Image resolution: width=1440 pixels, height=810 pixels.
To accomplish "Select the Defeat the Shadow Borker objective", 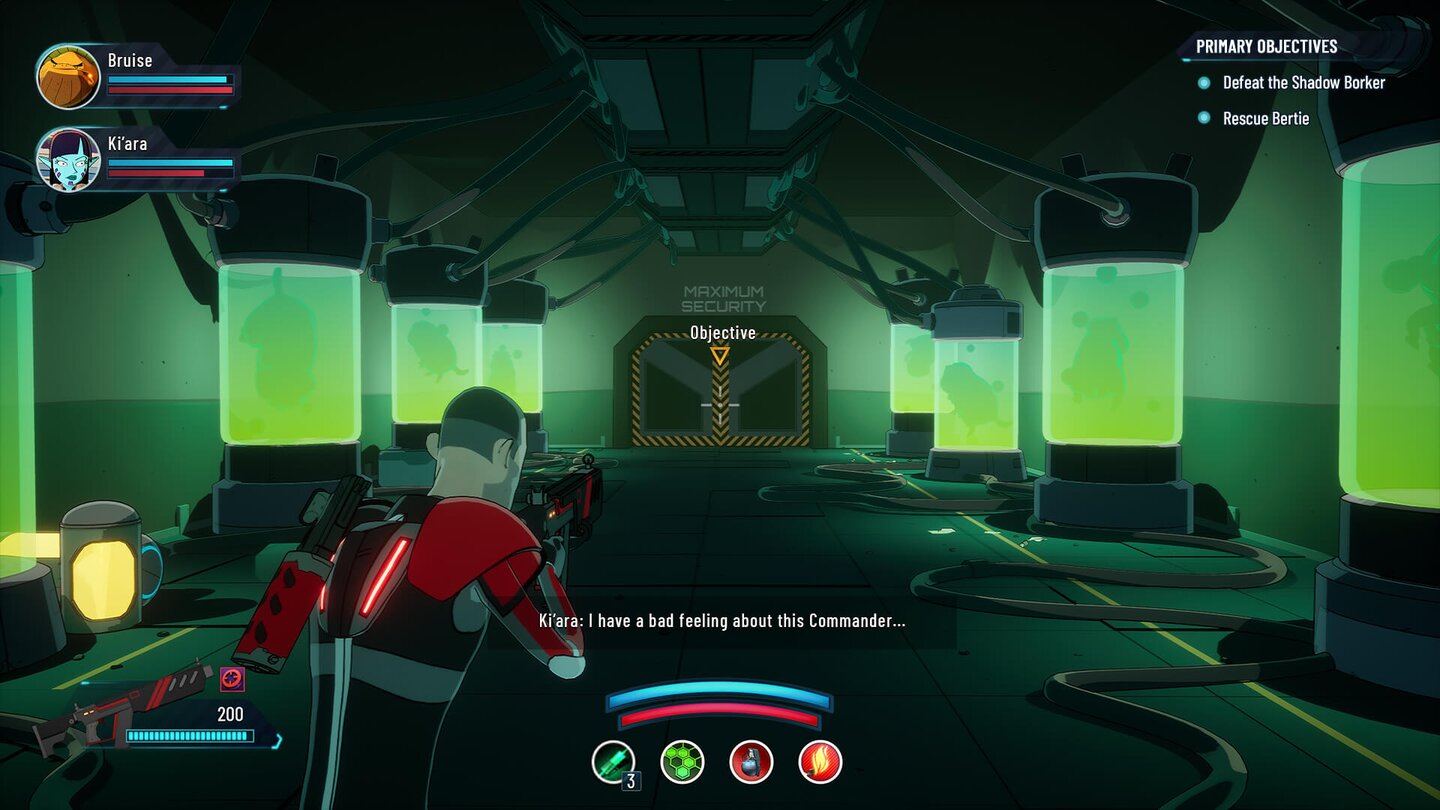I will 1303,83.
